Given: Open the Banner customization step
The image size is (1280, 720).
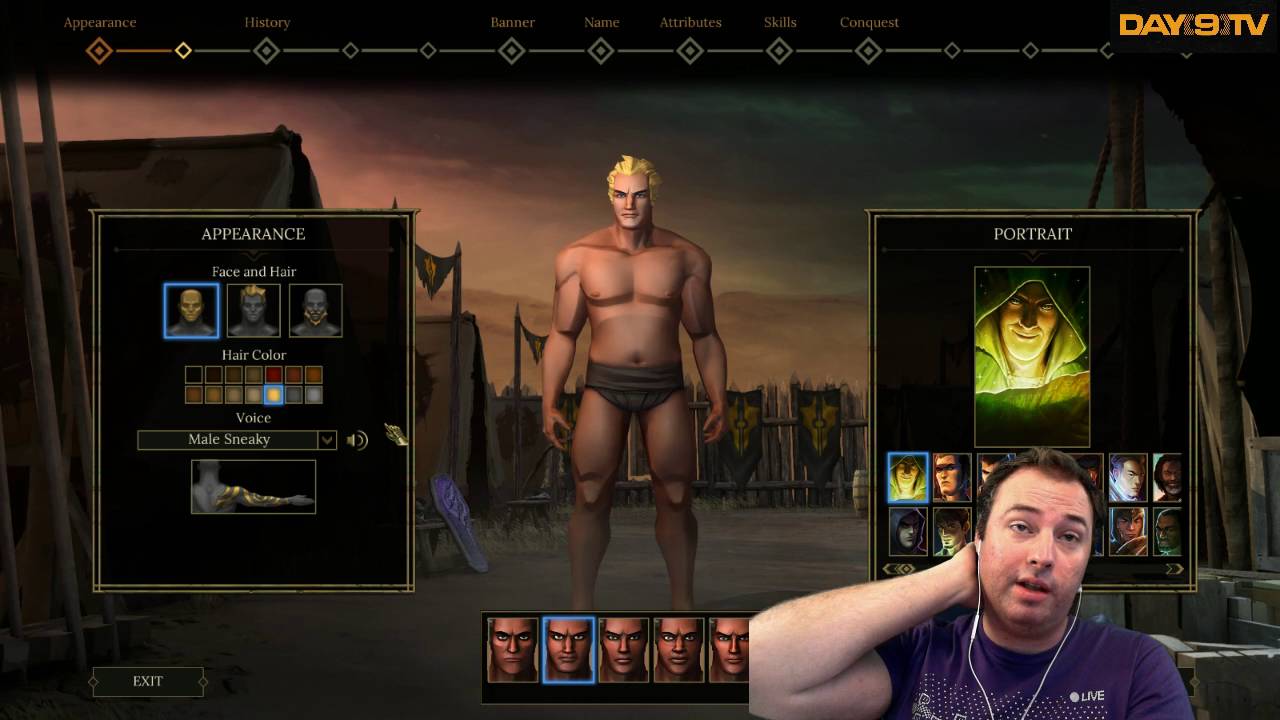Looking at the screenshot, I should (512, 21).
